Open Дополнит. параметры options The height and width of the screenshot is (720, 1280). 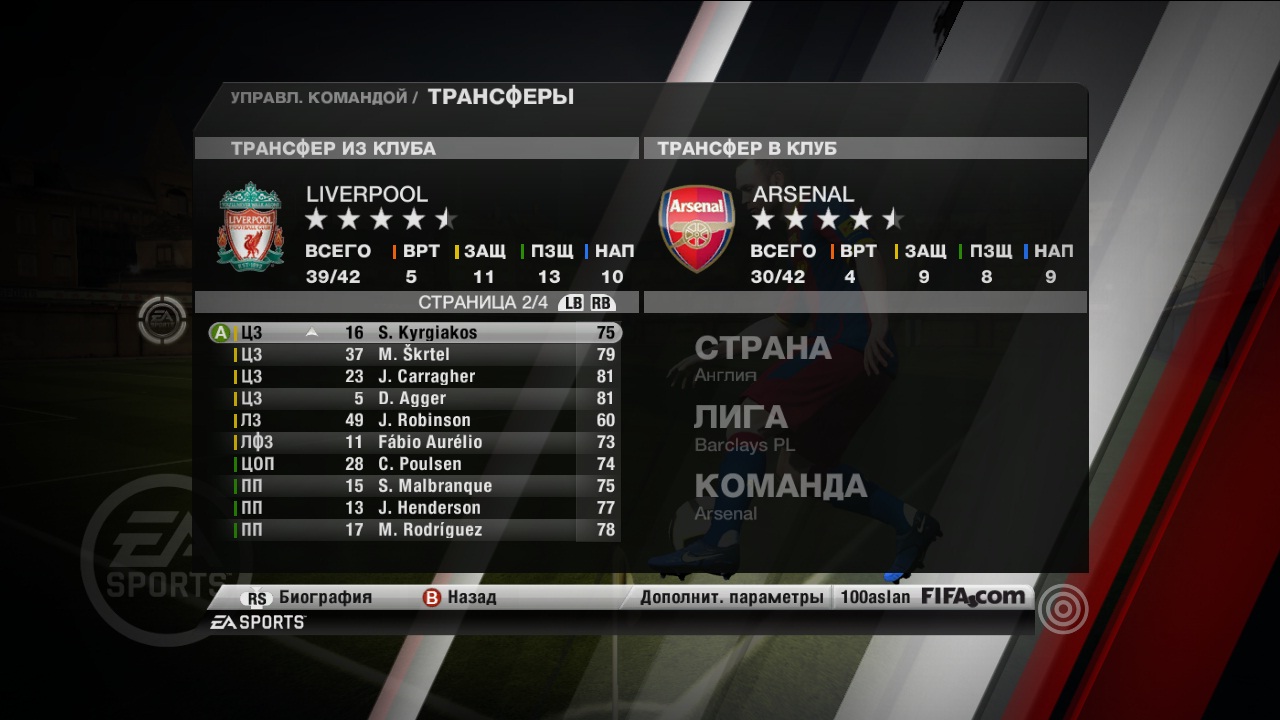pyautogui.click(x=732, y=598)
